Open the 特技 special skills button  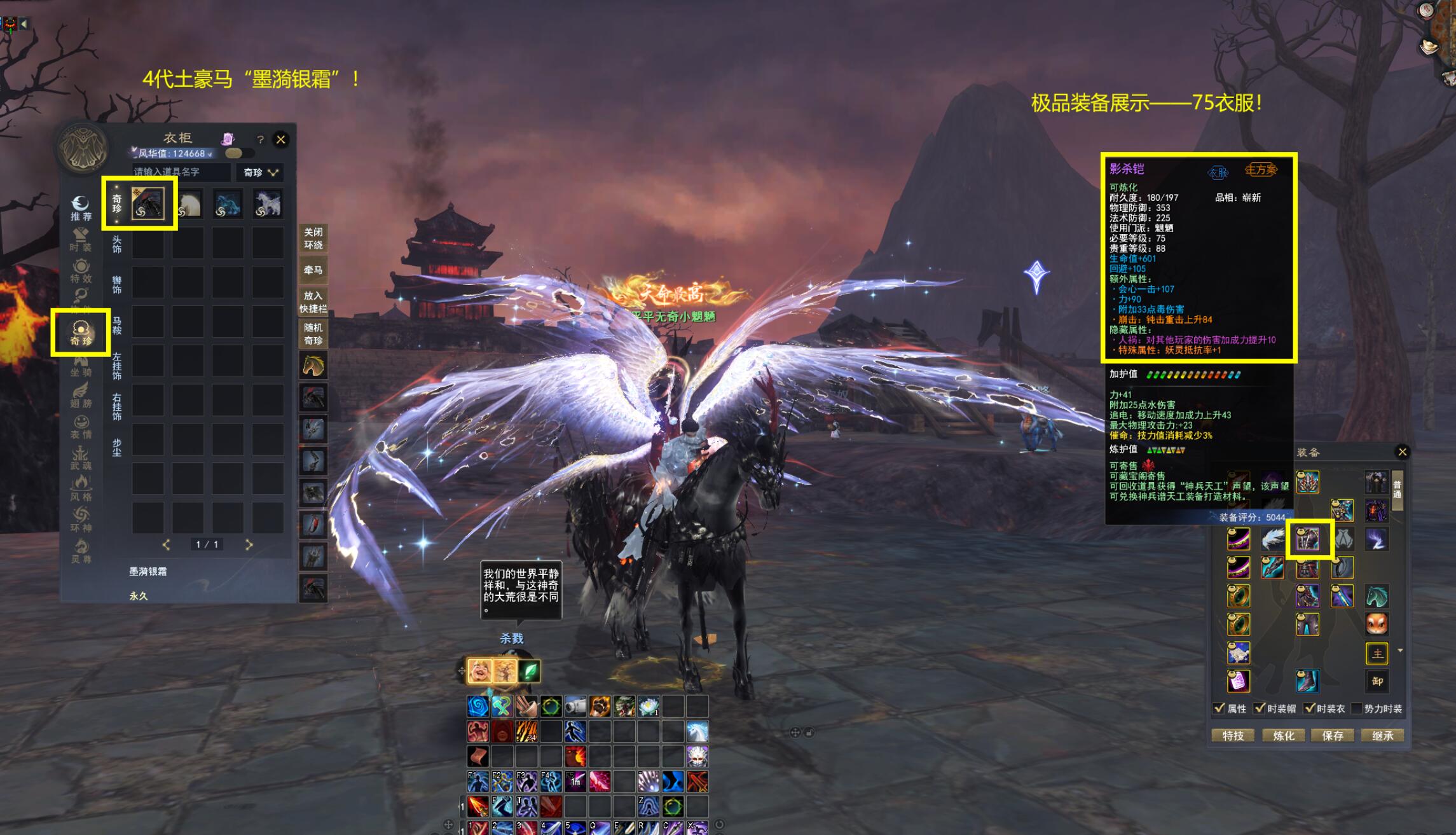[1233, 736]
